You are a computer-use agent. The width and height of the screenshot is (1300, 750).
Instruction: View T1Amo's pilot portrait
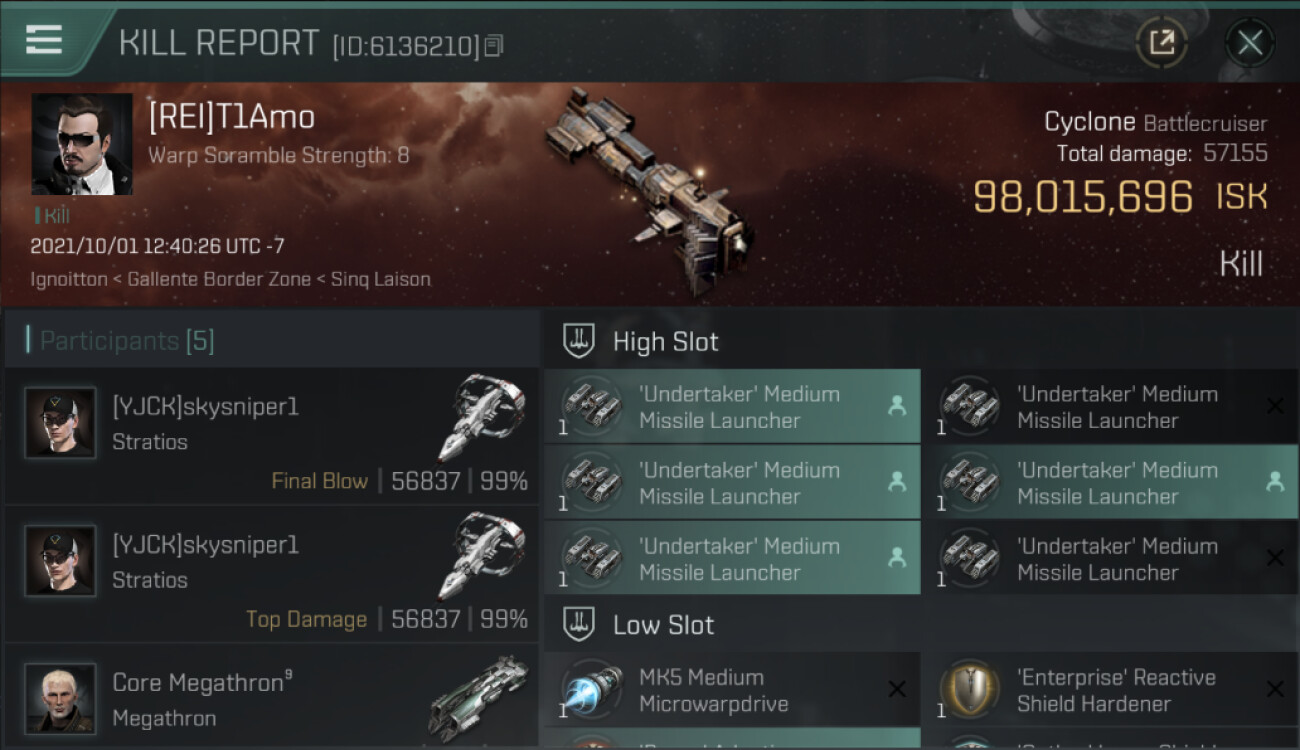coord(82,144)
